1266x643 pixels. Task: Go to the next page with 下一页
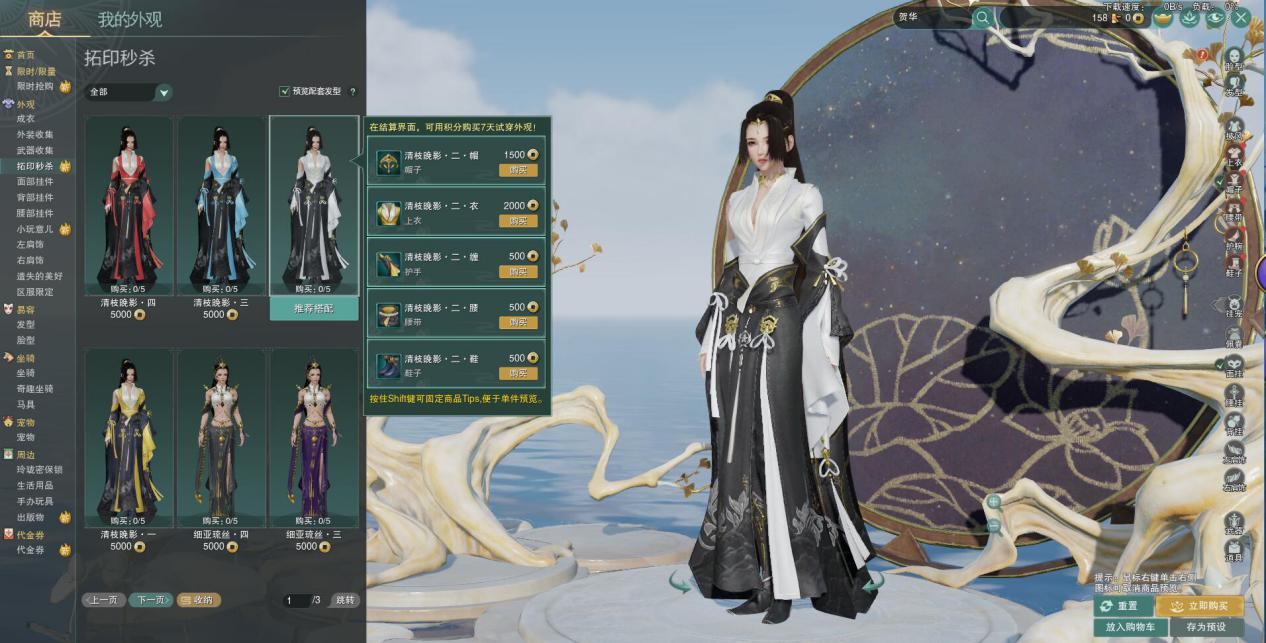click(x=151, y=600)
